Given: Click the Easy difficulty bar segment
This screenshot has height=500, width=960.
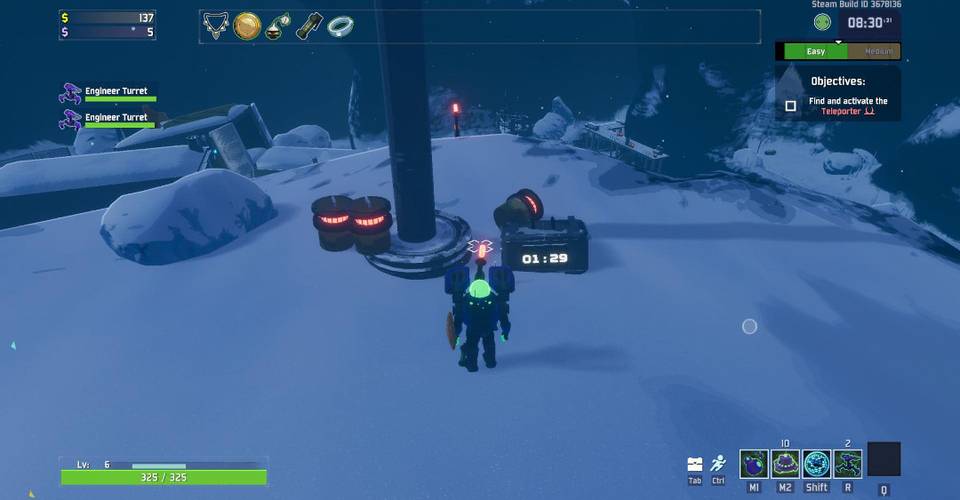Looking at the screenshot, I should point(815,51).
